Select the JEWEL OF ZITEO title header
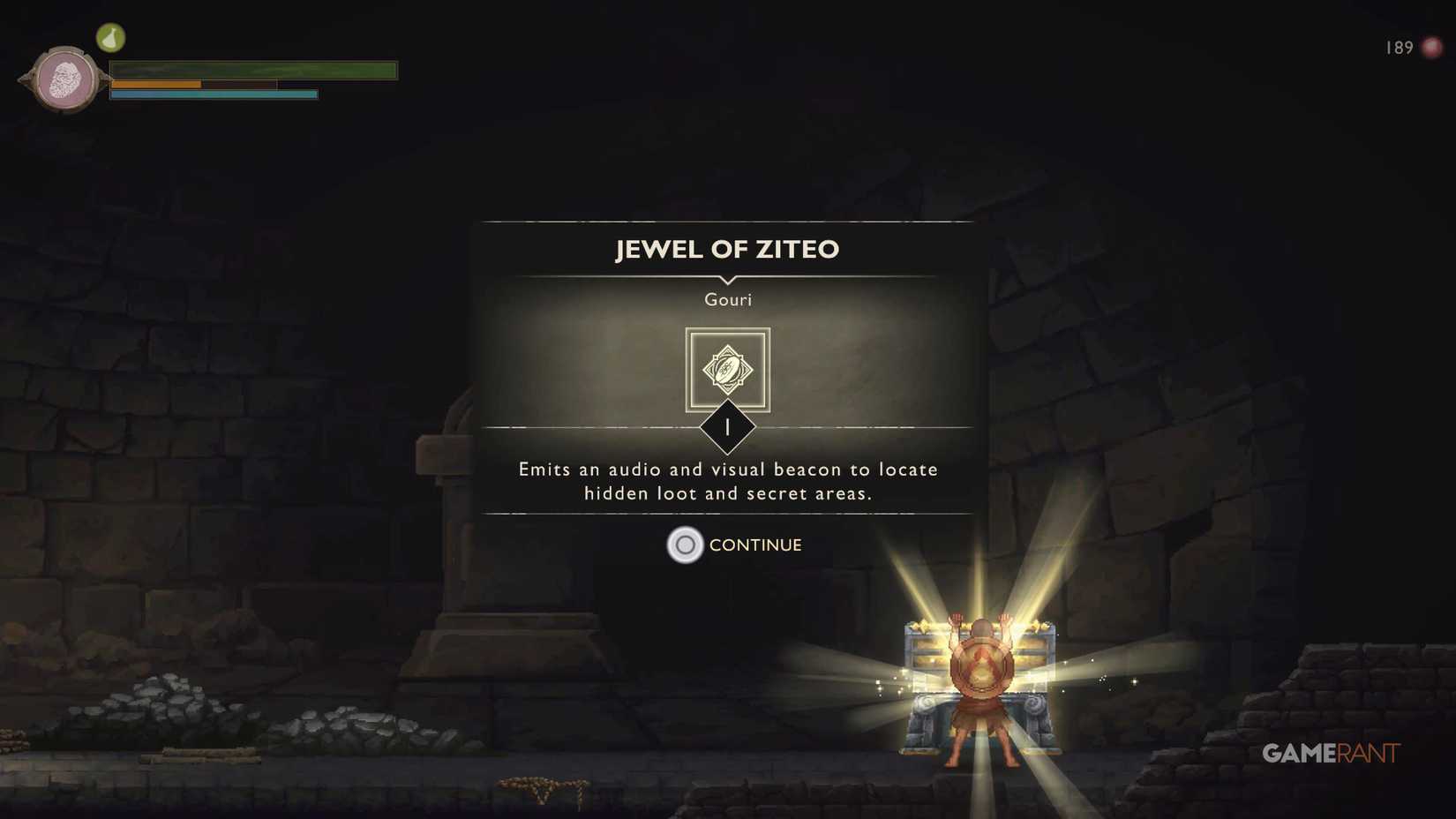Screen dimensions: 1456x819 pos(727,249)
